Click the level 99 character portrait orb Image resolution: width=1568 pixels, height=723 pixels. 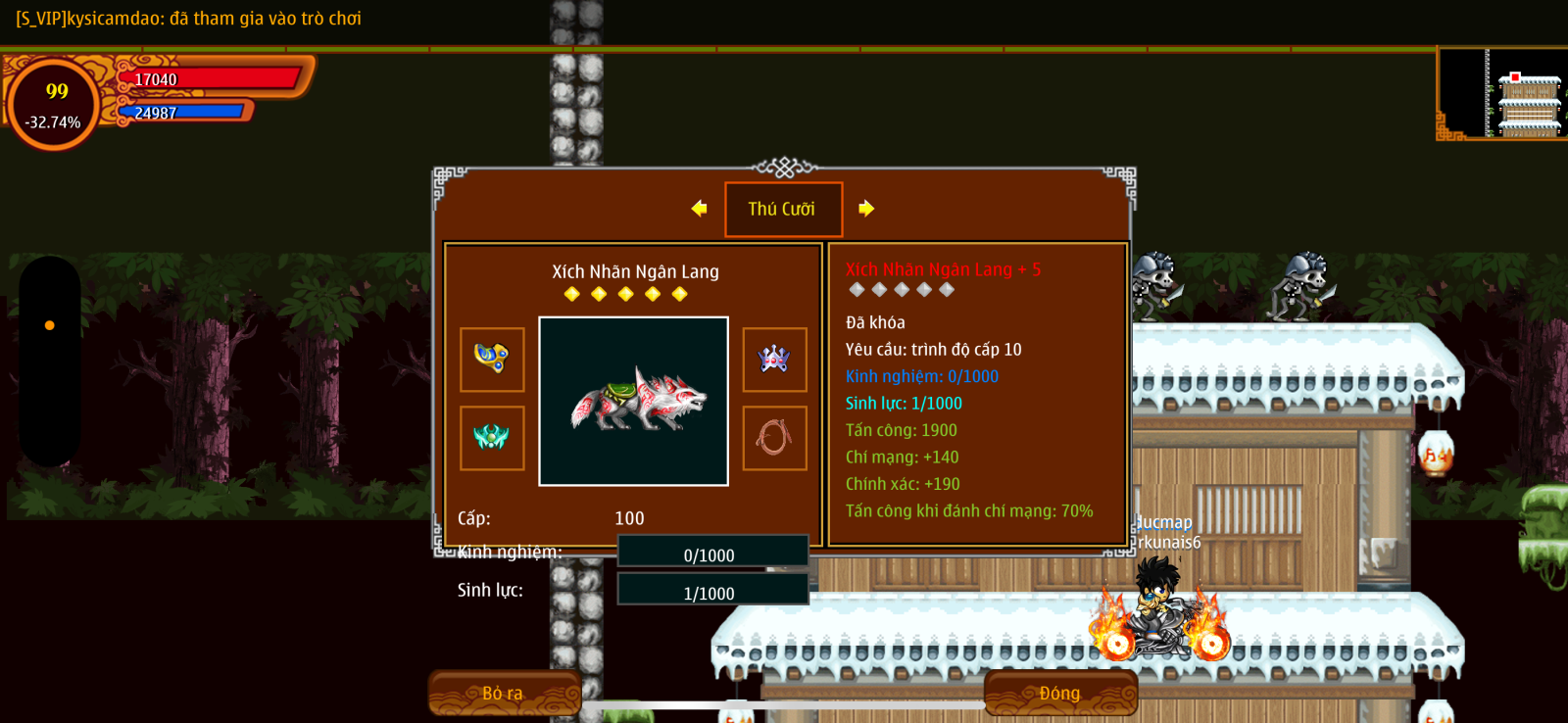[54, 104]
